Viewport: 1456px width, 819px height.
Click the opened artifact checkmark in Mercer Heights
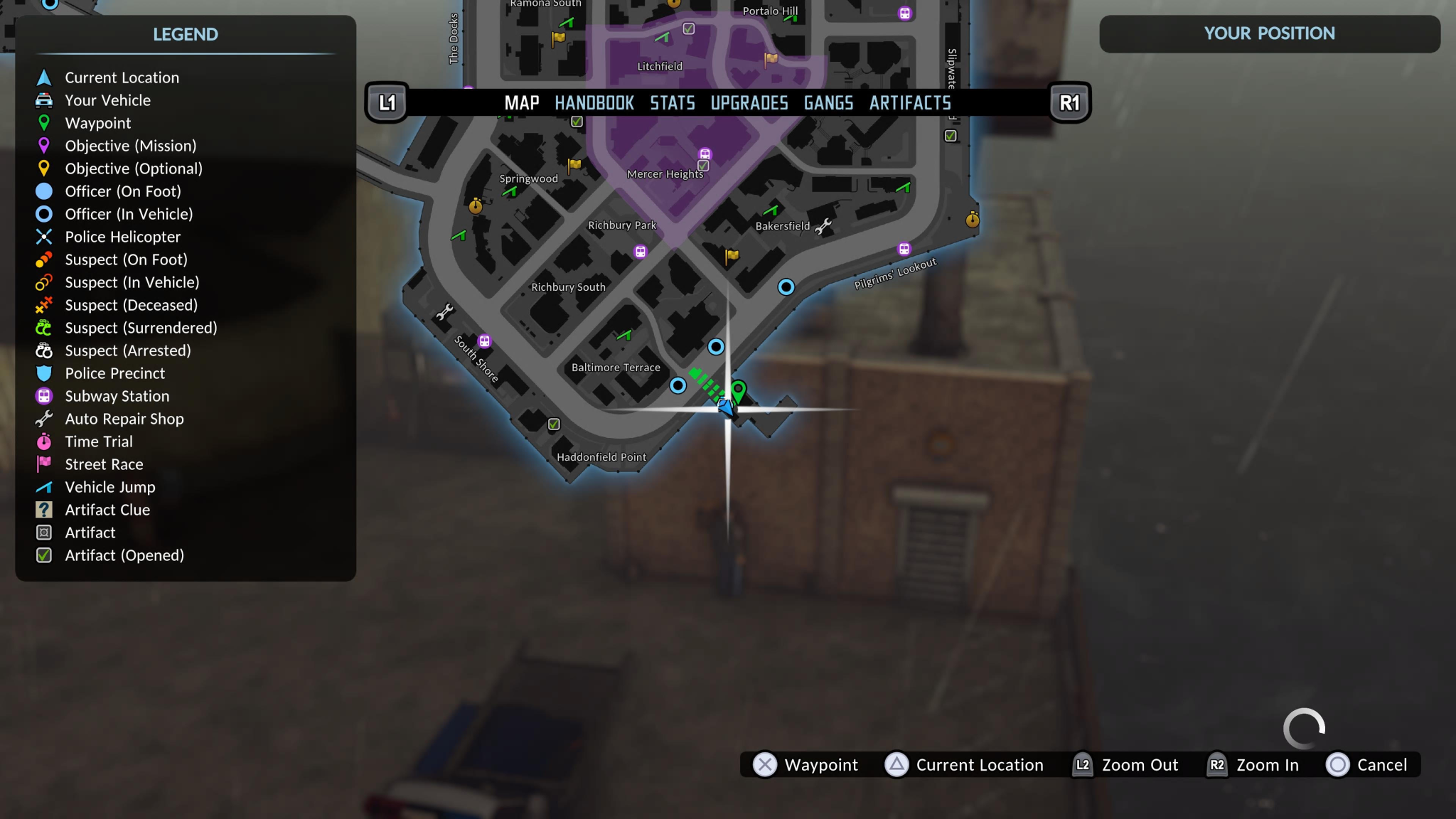702,165
